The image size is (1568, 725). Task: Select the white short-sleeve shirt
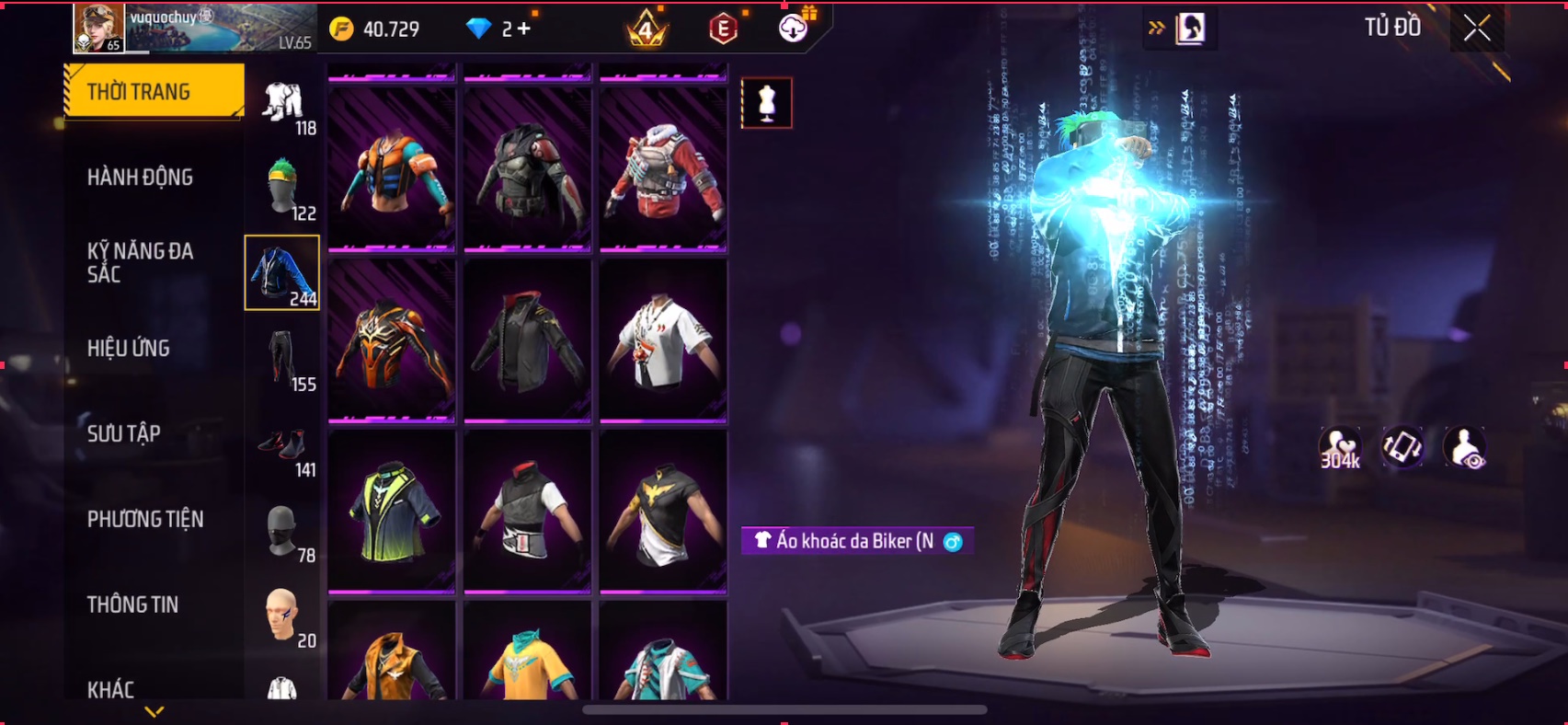click(663, 340)
